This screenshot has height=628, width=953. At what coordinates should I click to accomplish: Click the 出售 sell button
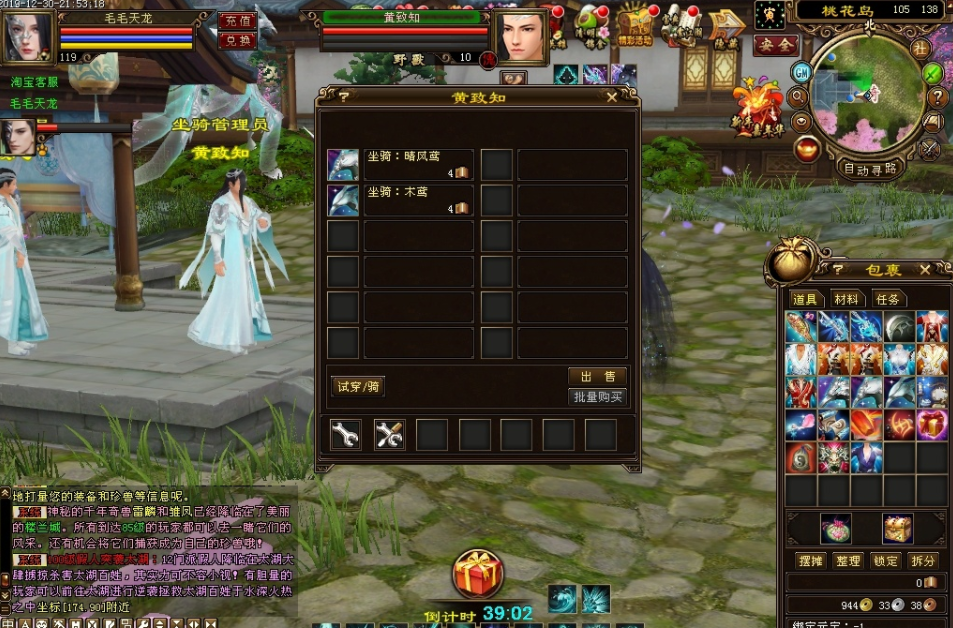(597, 376)
